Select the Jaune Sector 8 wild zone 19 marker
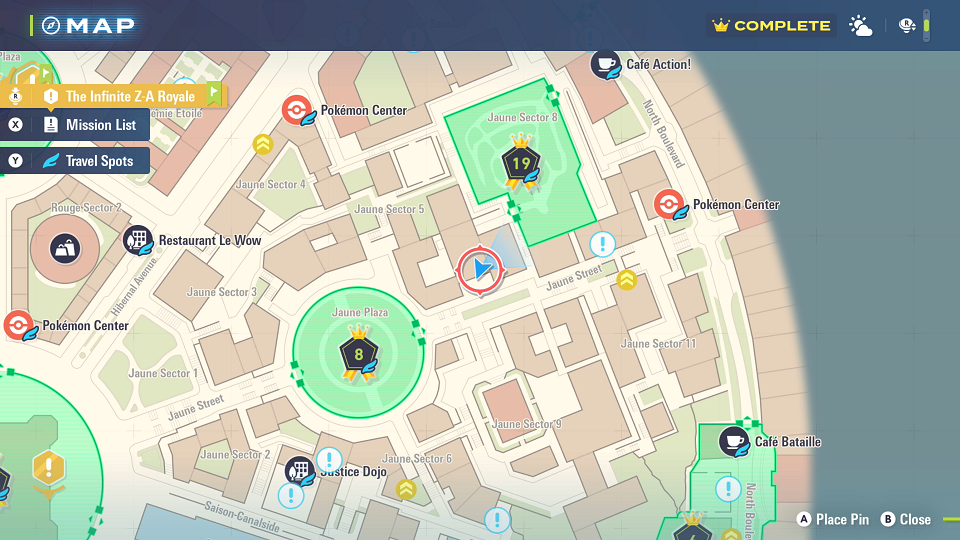The height and width of the screenshot is (540, 960). click(x=521, y=164)
